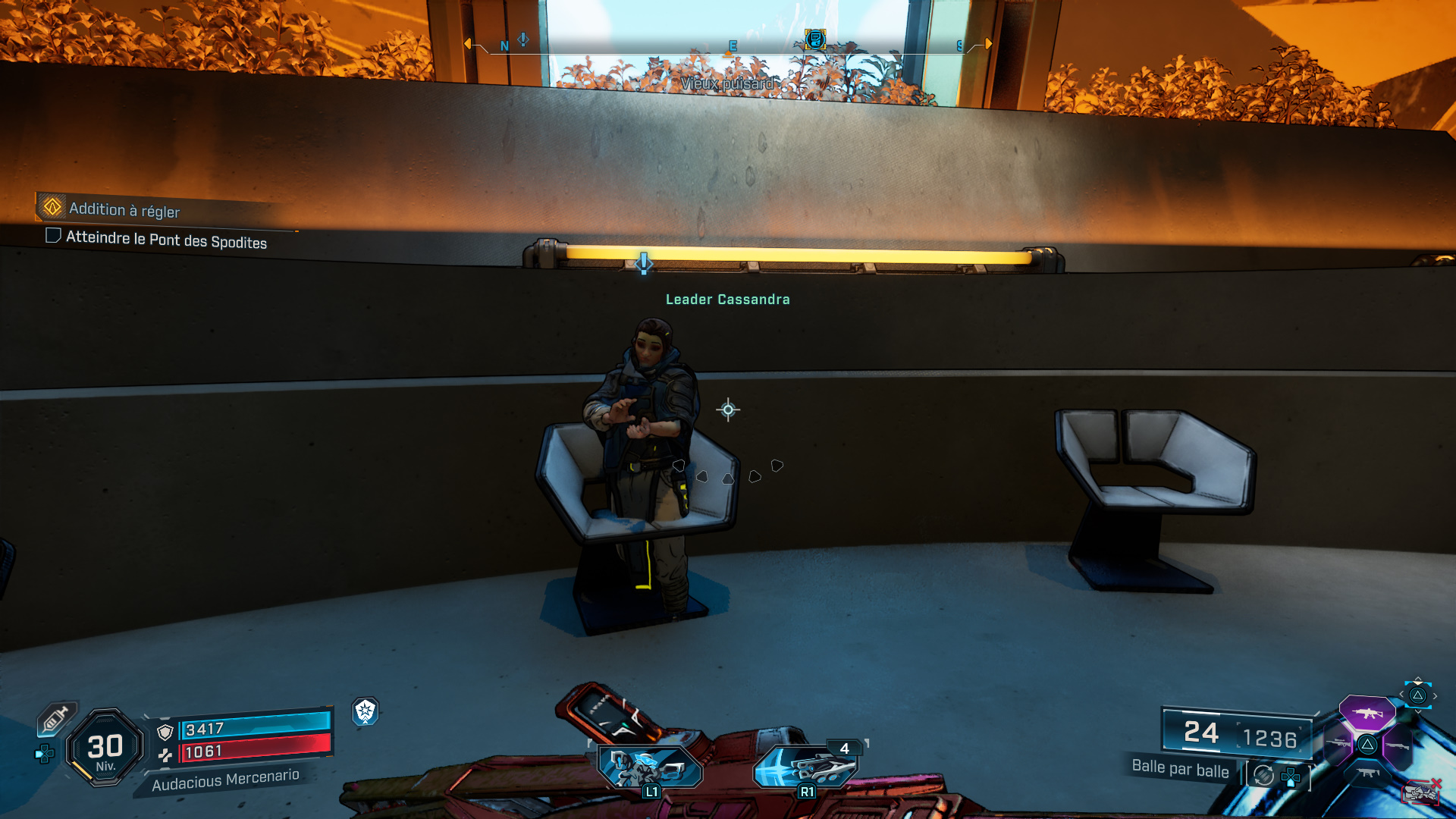This screenshot has height=819, width=1456.
Task: Check the 'Atteindre le Pont des Spodites' objective box
Action: point(53,236)
